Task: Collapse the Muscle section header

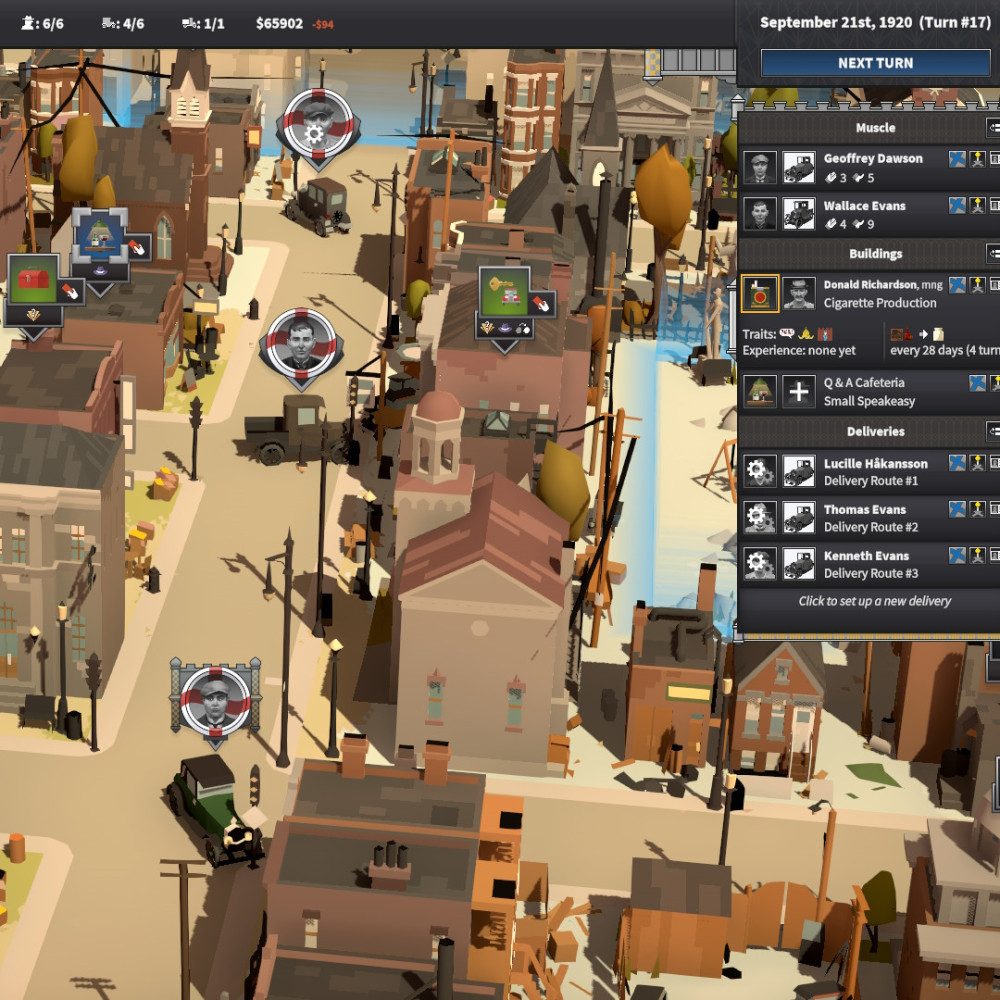Action: coord(993,128)
